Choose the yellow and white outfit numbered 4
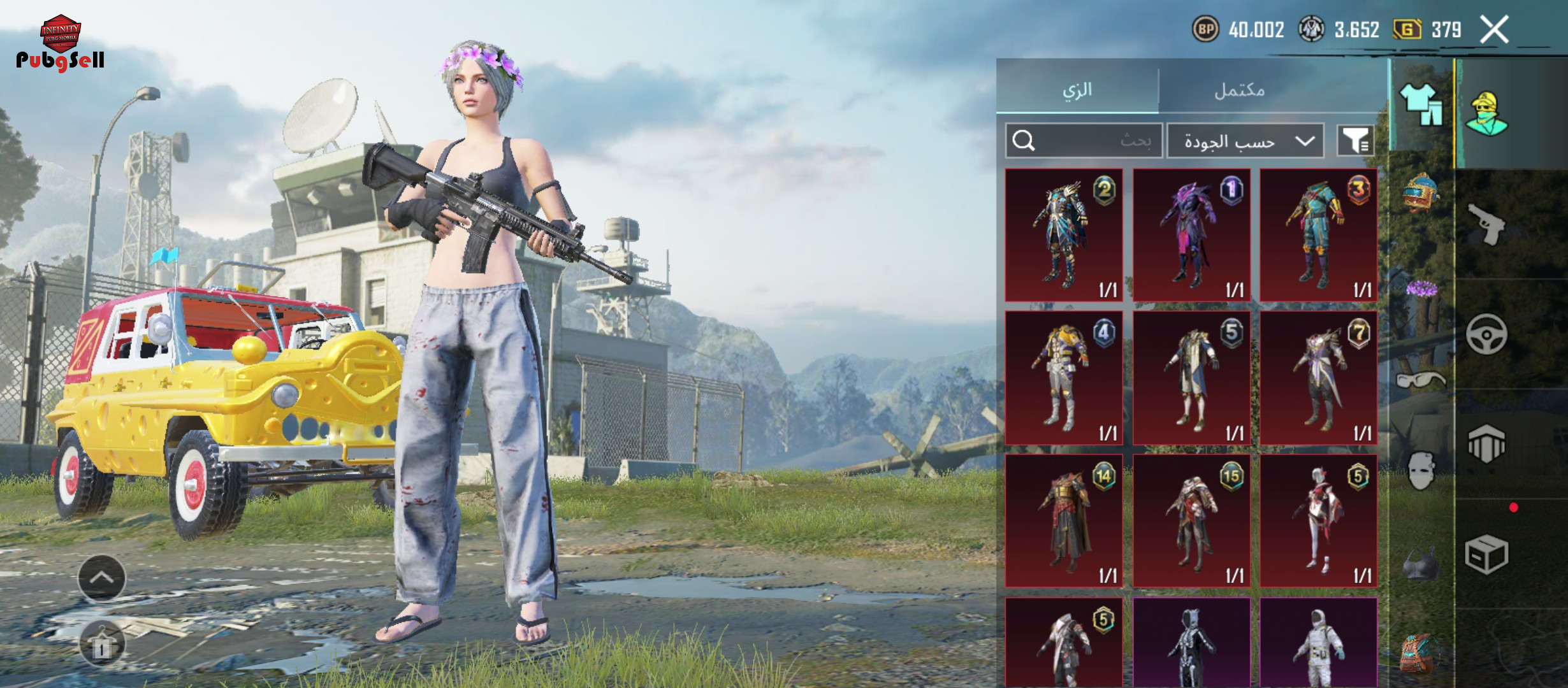Image resolution: width=1568 pixels, height=688 pixels. click(x=1064, y=378)
